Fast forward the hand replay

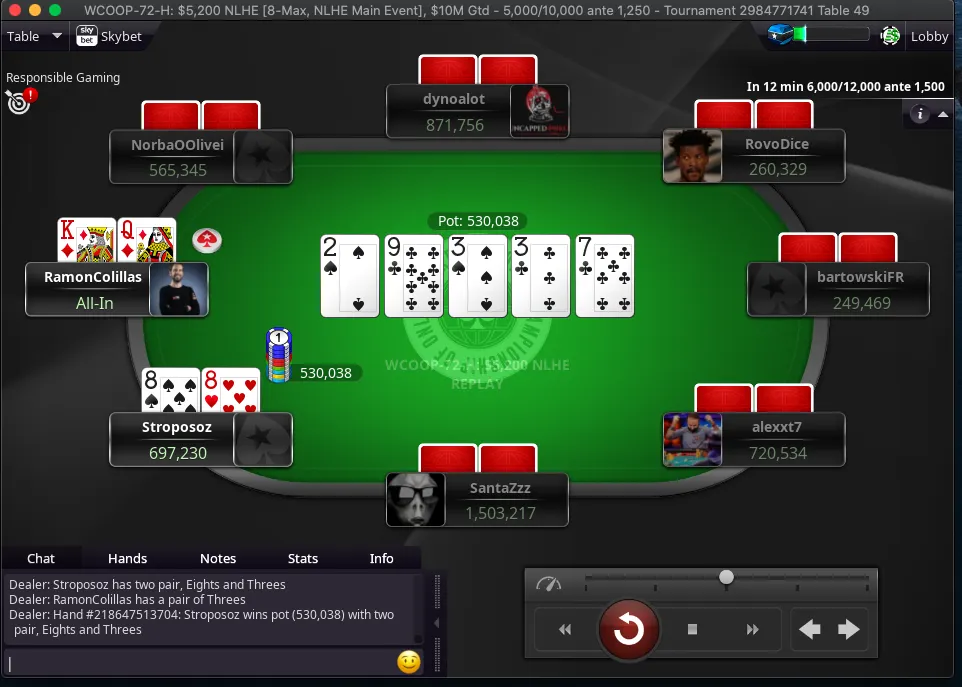click(x=753, y=630)
